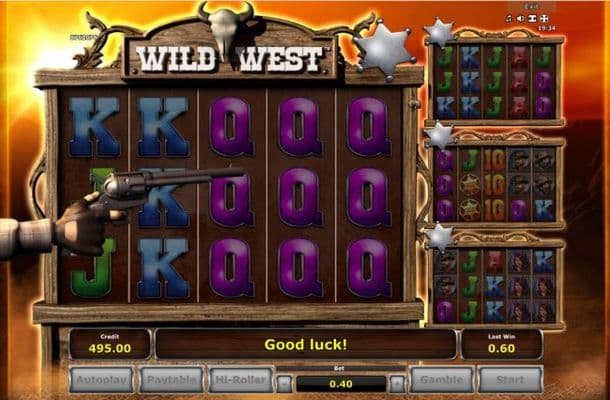Image resolution: width=610 pixels, height=400 pixels.
Task: Click the Exit button at the top
Action: [x=532, y=6]
